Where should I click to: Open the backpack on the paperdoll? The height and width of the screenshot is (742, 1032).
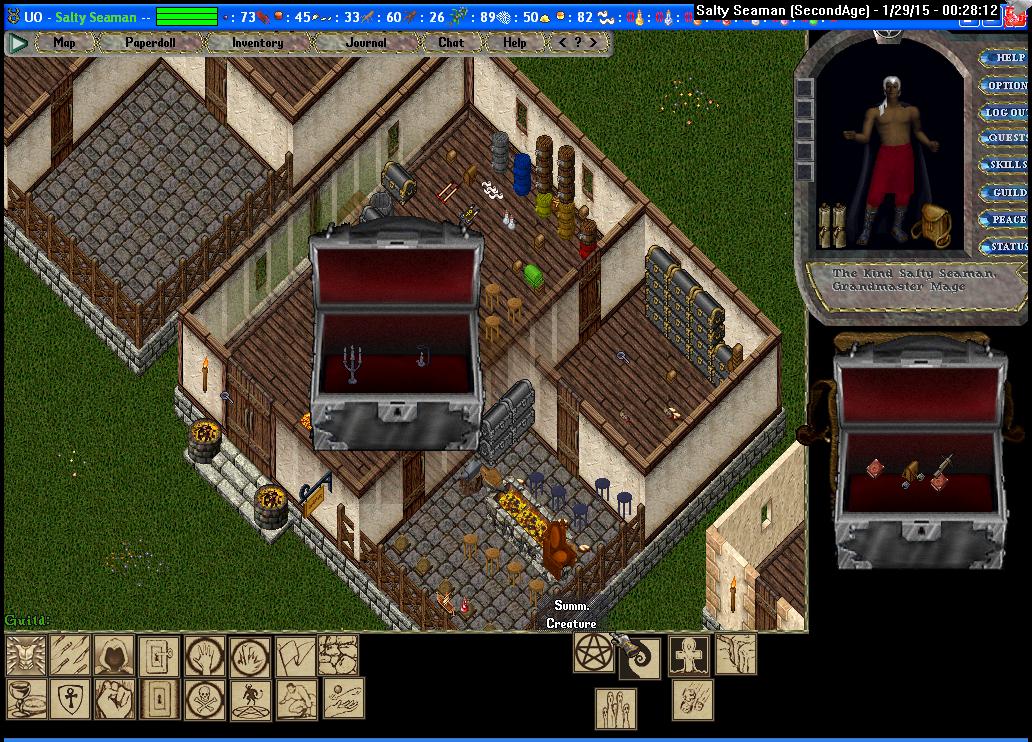[x=934, y=224]
